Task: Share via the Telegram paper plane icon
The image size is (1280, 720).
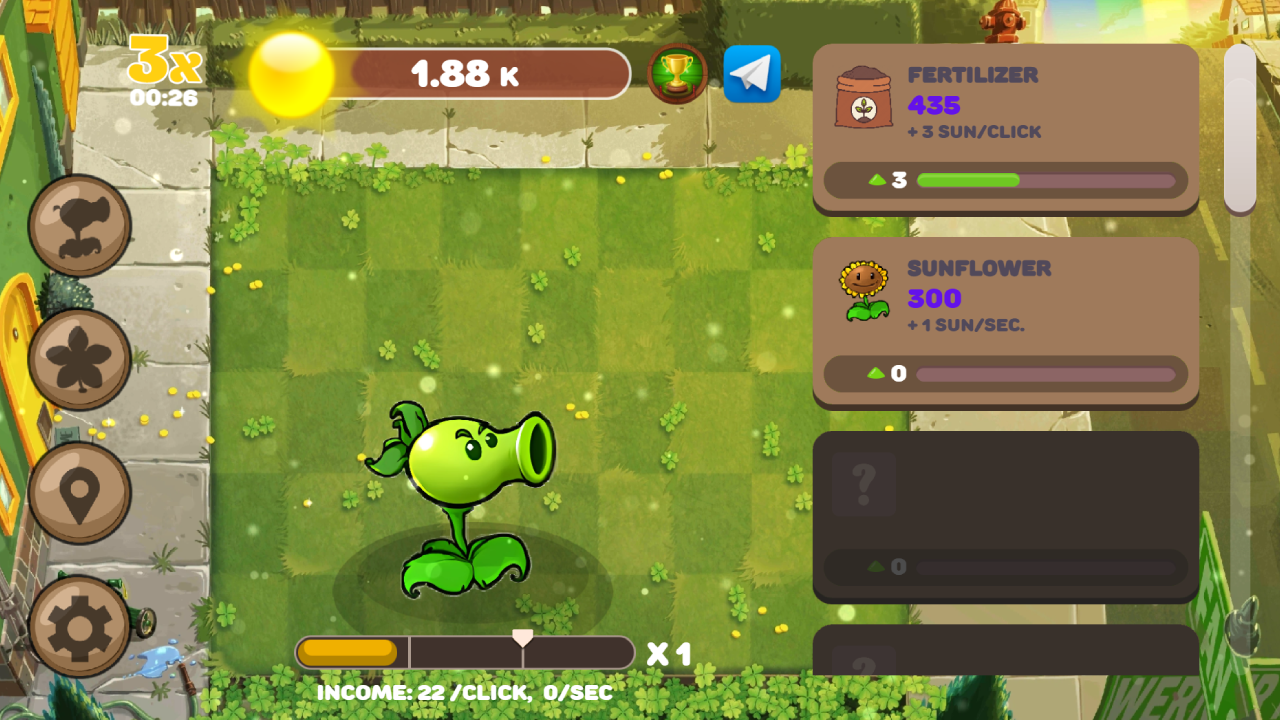Action: pyautogui.click(x=752, y=73)
